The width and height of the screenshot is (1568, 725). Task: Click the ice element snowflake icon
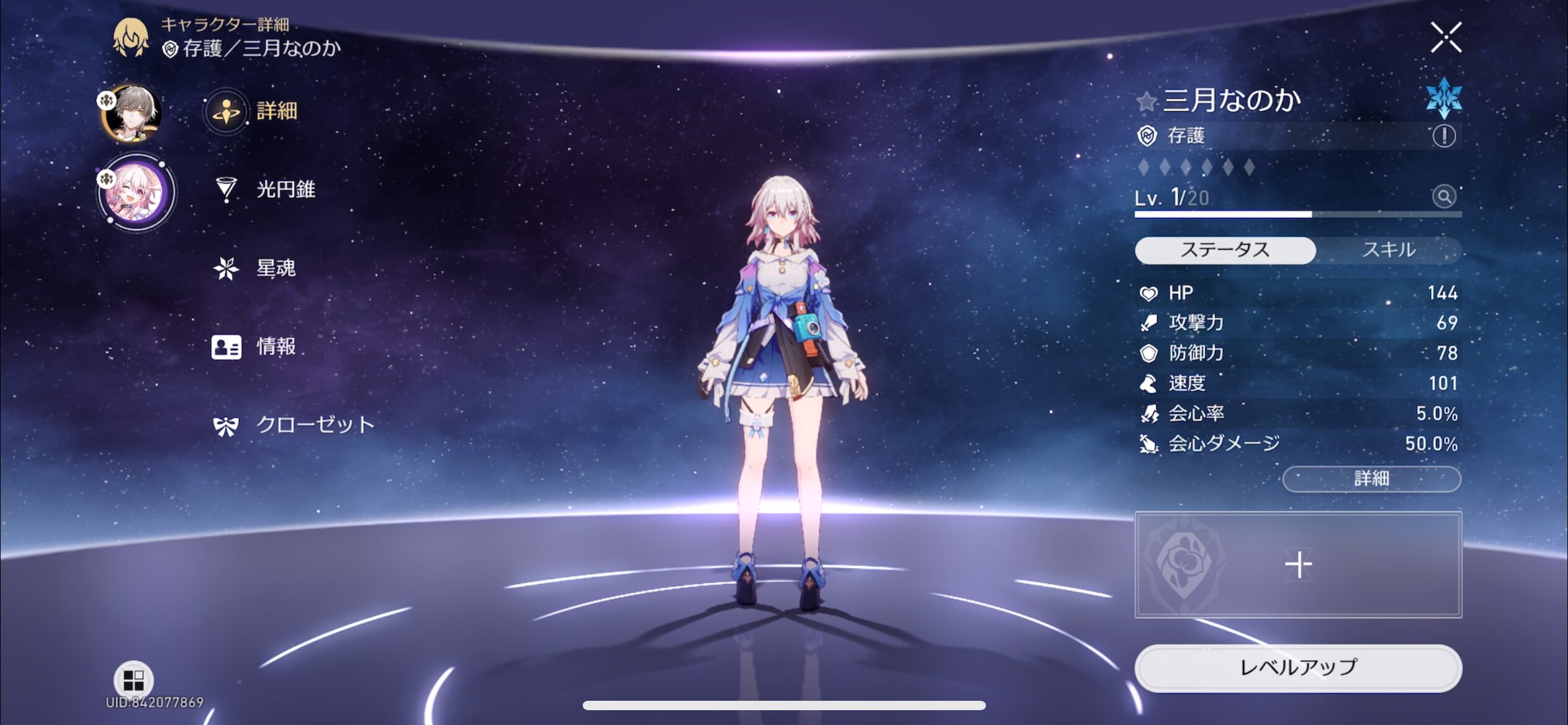(1444, 98)
